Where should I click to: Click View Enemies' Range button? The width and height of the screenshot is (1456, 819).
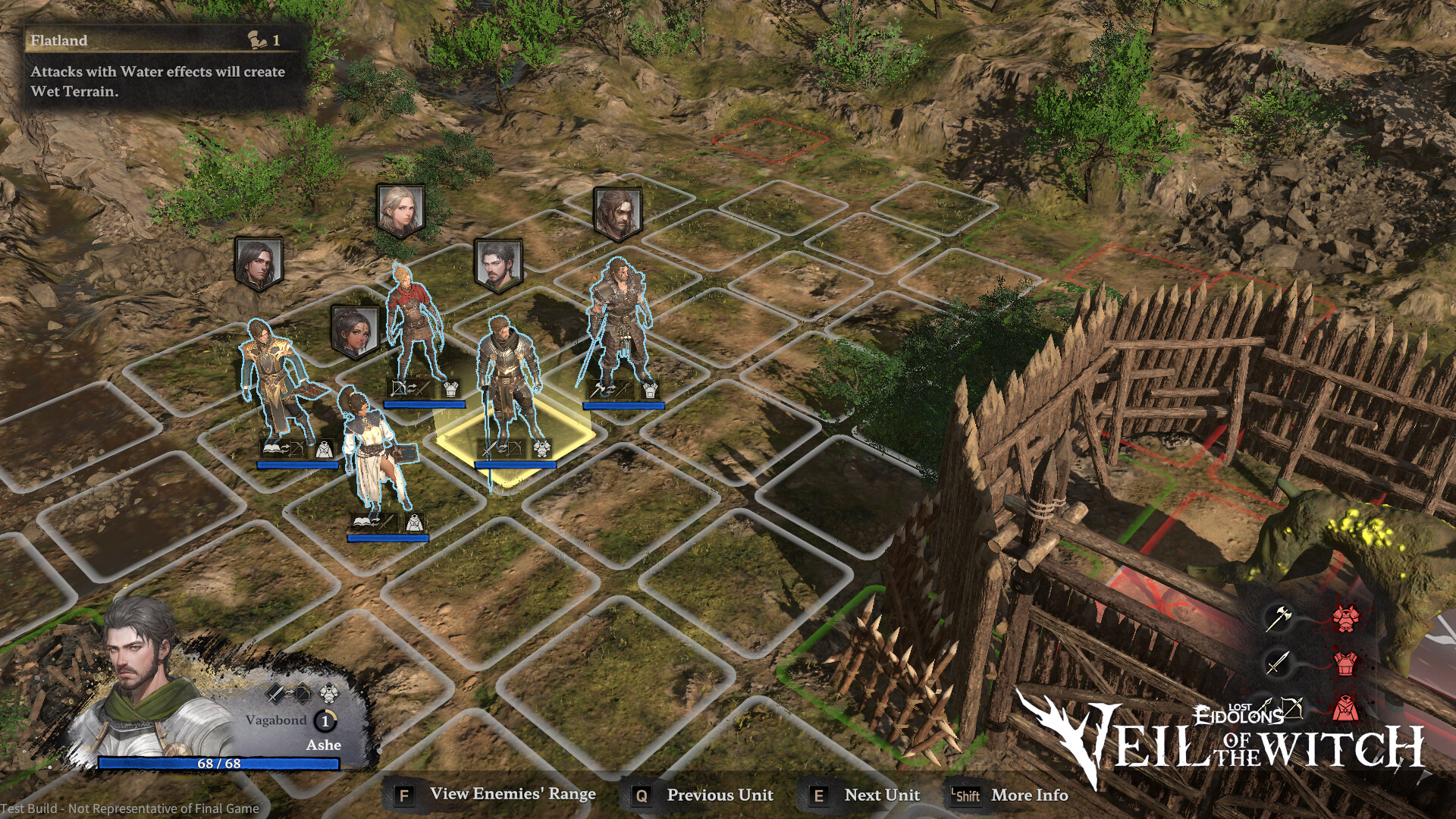click(512, 795)
